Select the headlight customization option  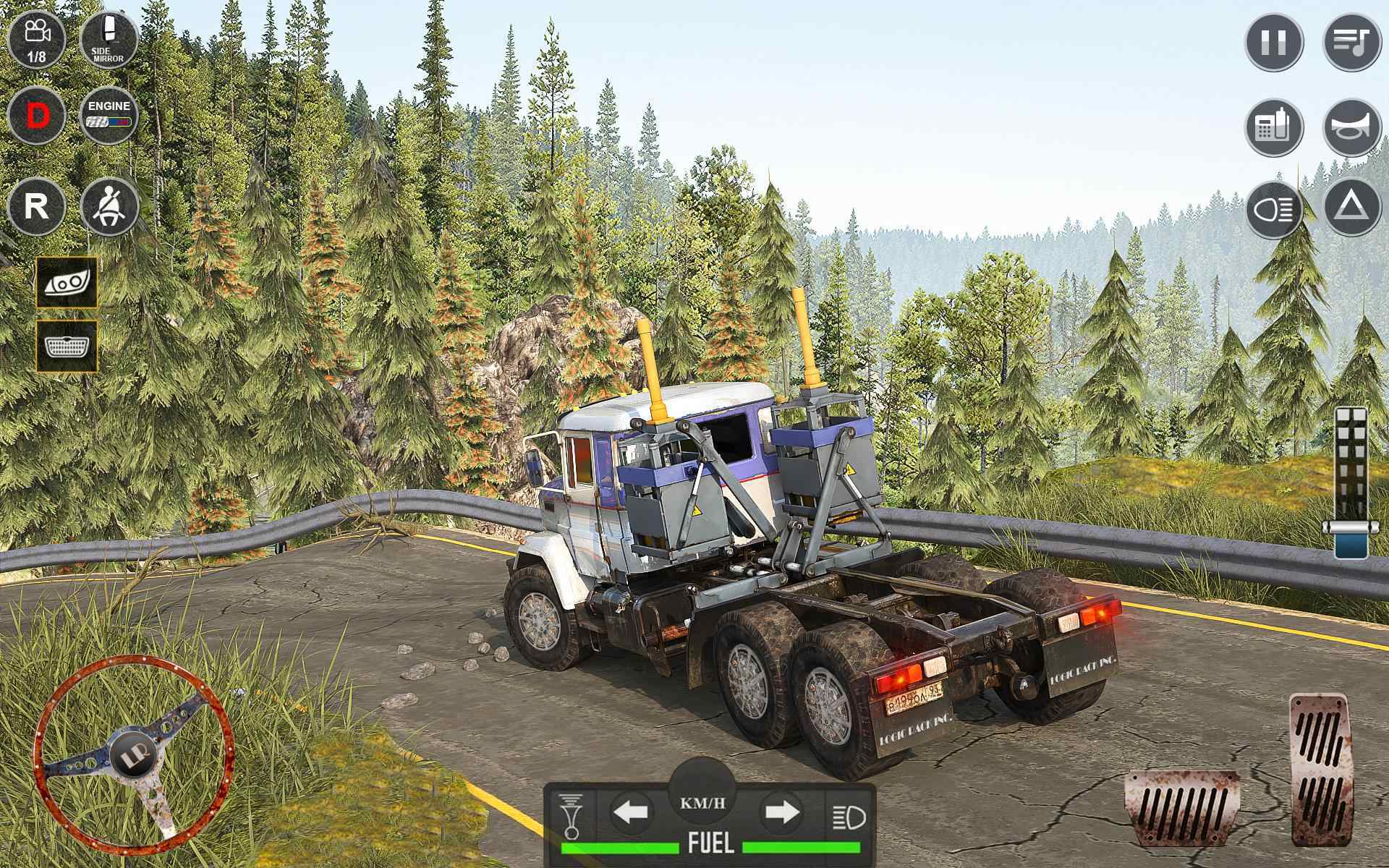[x=67, y=282]
